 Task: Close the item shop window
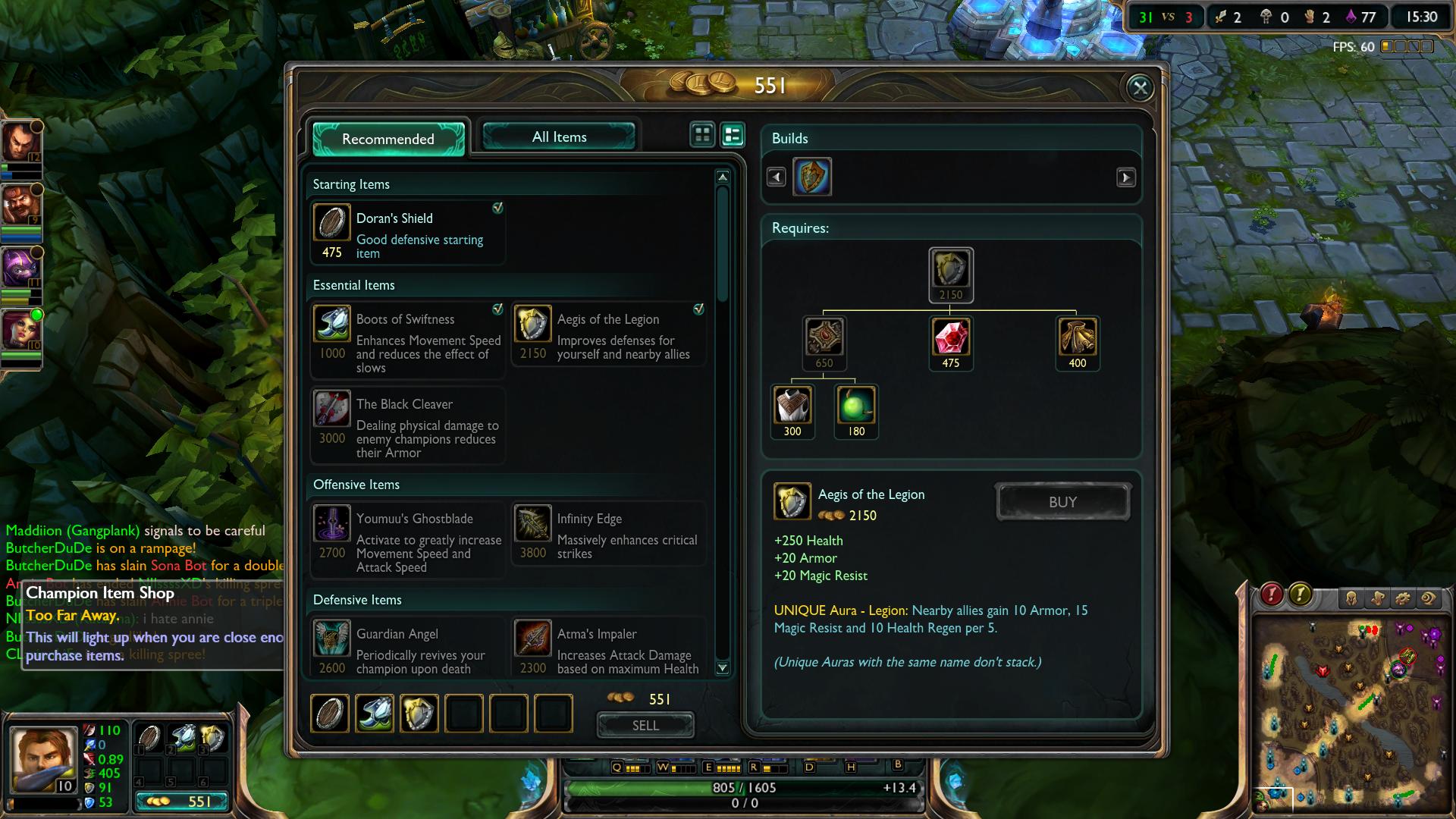point(1140,88)
